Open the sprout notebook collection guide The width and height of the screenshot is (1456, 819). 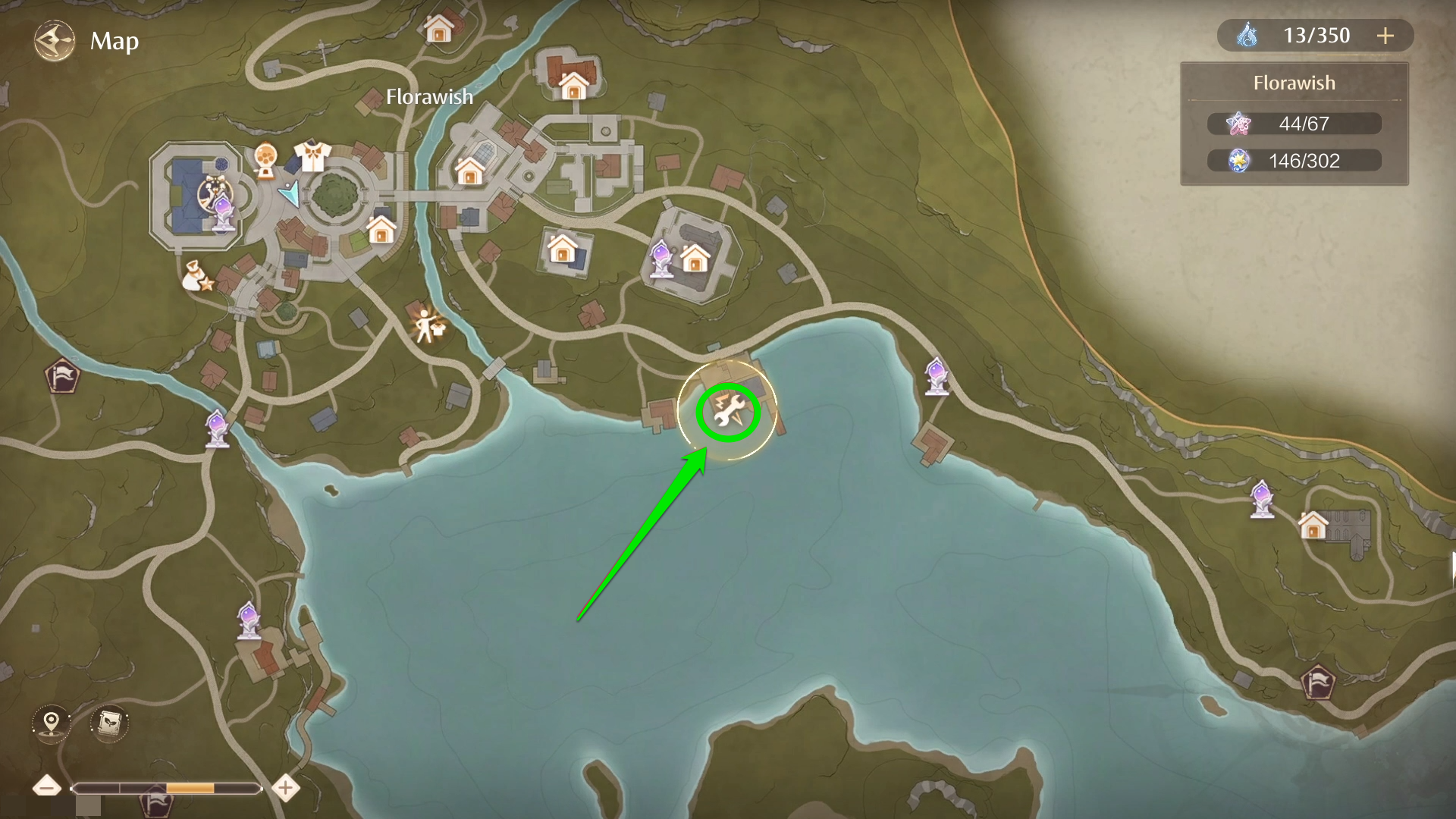(x=109, y=722)
